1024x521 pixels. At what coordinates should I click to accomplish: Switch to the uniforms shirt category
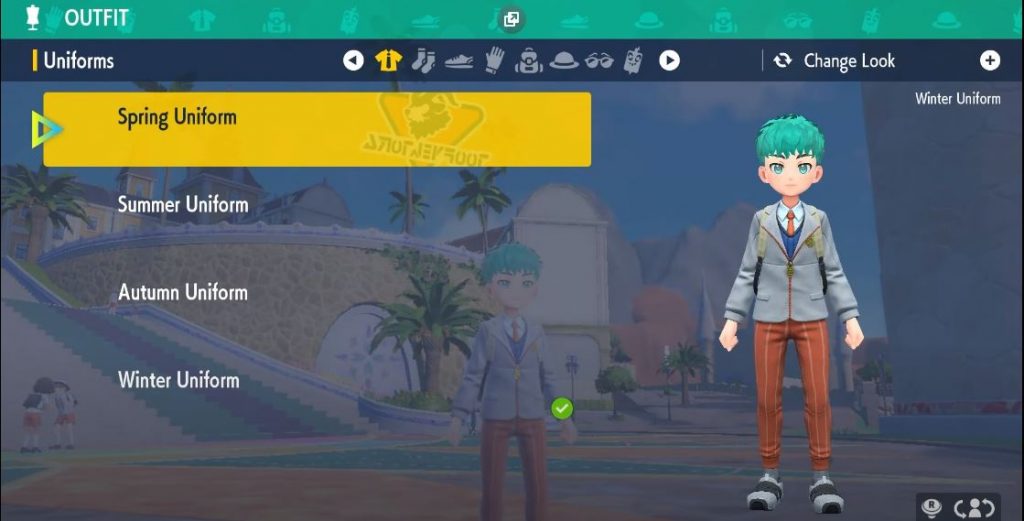click(x=388, y=61)
